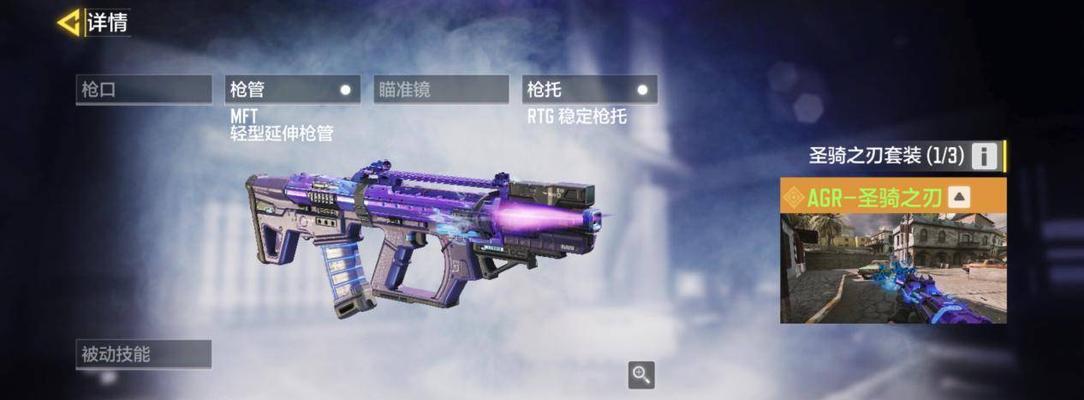Open the 枪管 barrel attachment slot
1084x400 pixels.
coord(292,89)
